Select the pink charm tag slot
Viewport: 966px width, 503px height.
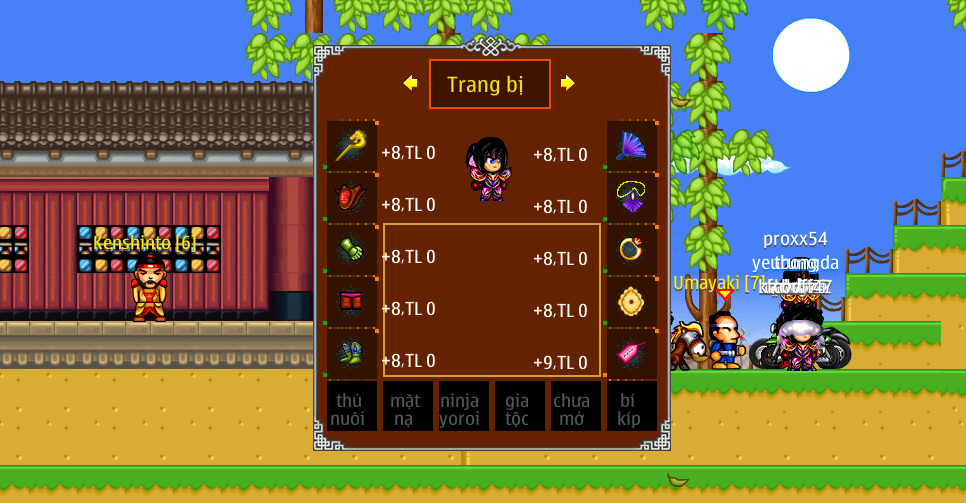coord(632,354)
